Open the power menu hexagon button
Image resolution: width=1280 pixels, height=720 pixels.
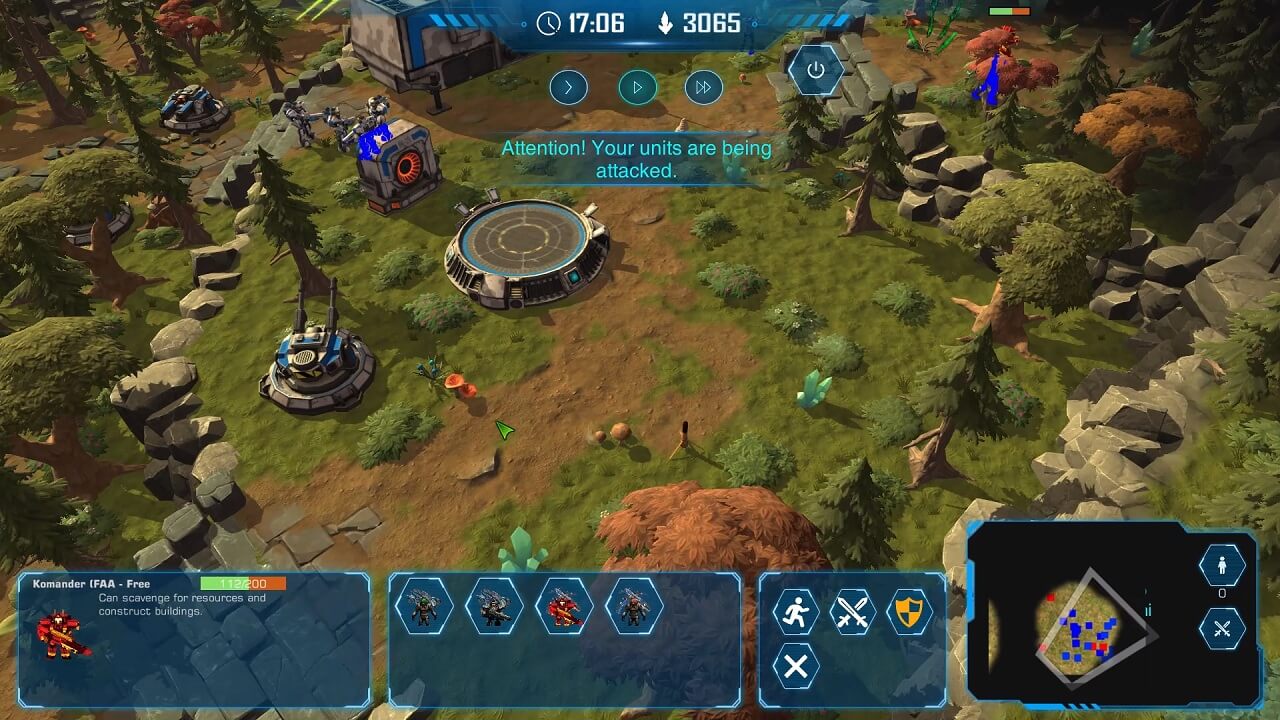[816, 70]
